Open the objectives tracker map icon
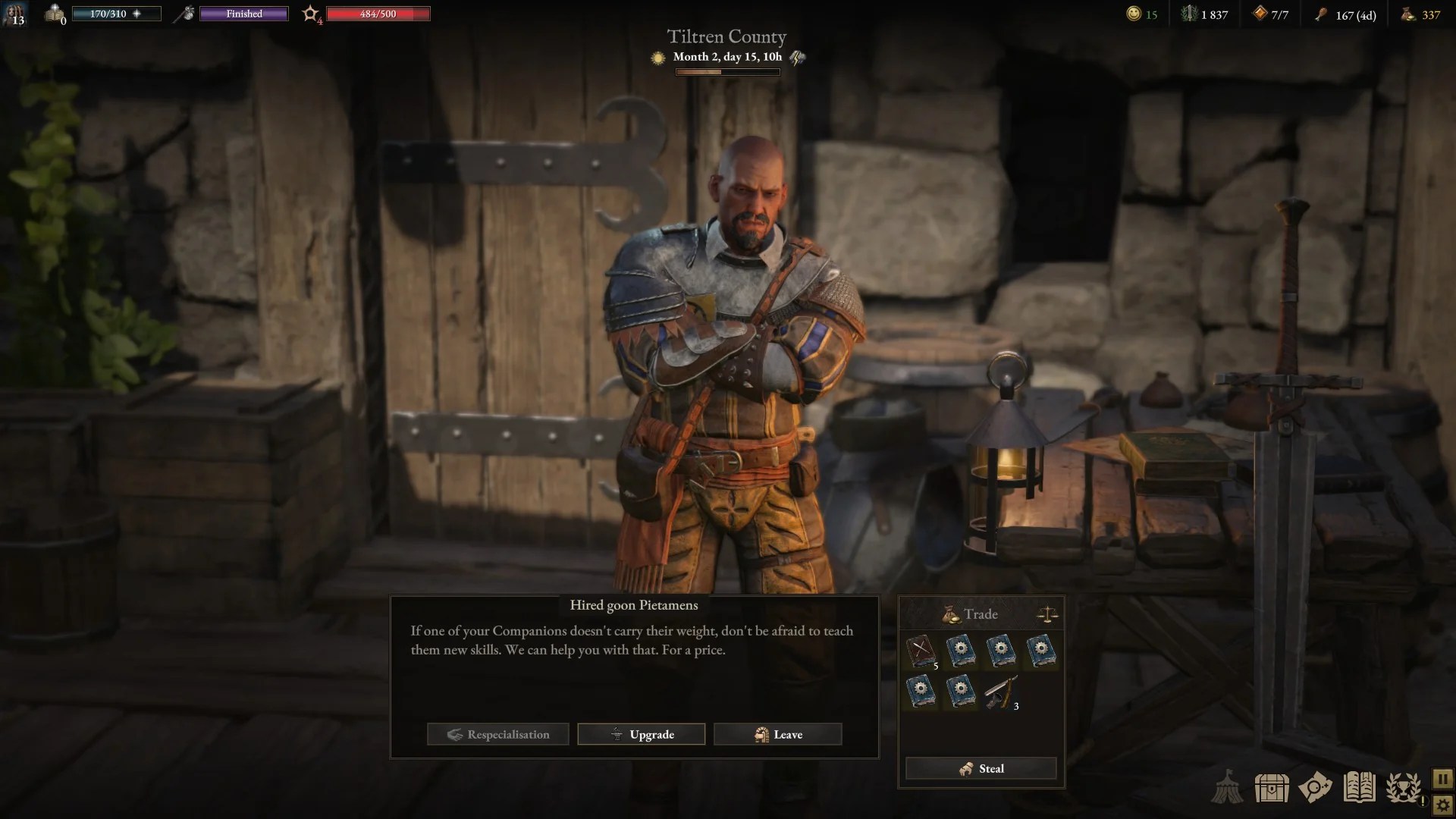 click(1317, 787)
